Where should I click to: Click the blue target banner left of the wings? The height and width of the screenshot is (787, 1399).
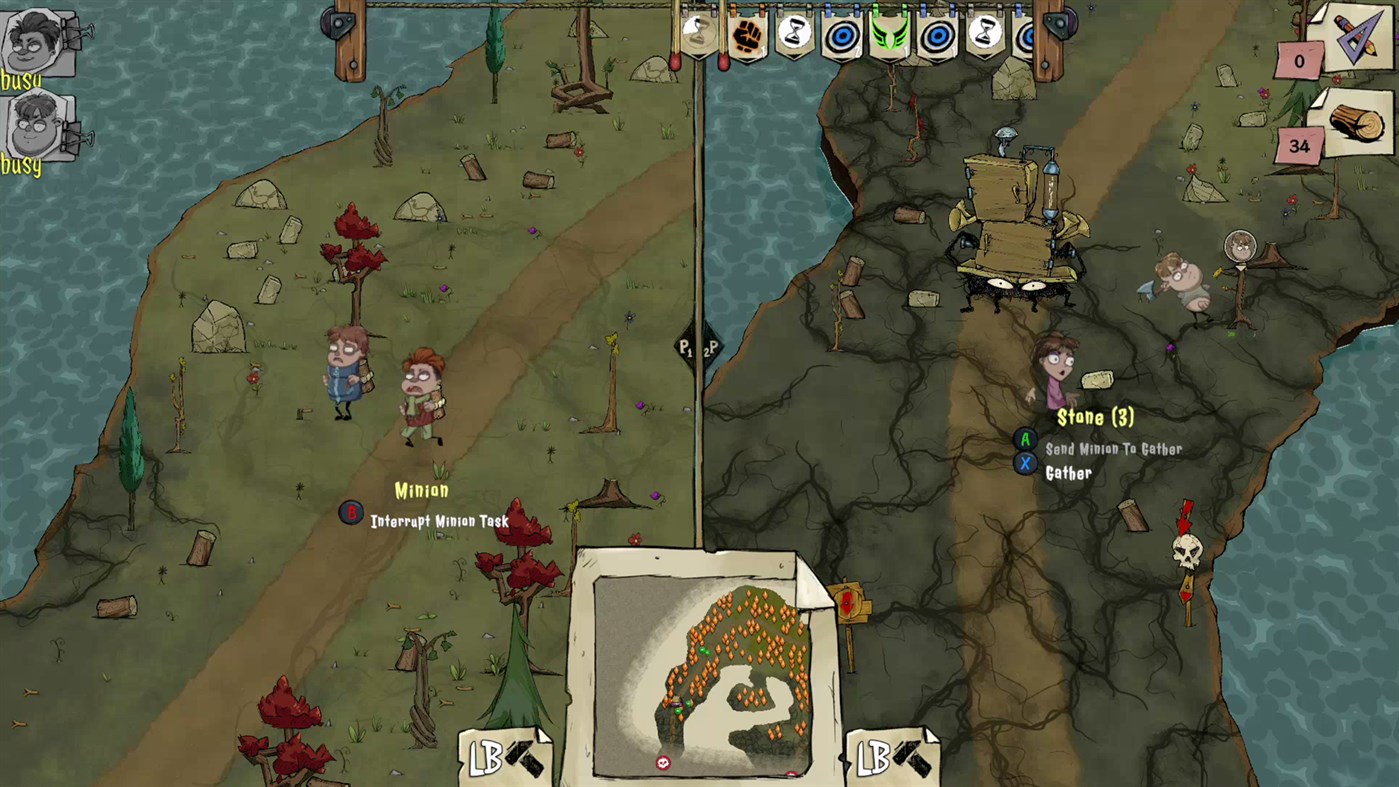[x=842, y=37]
